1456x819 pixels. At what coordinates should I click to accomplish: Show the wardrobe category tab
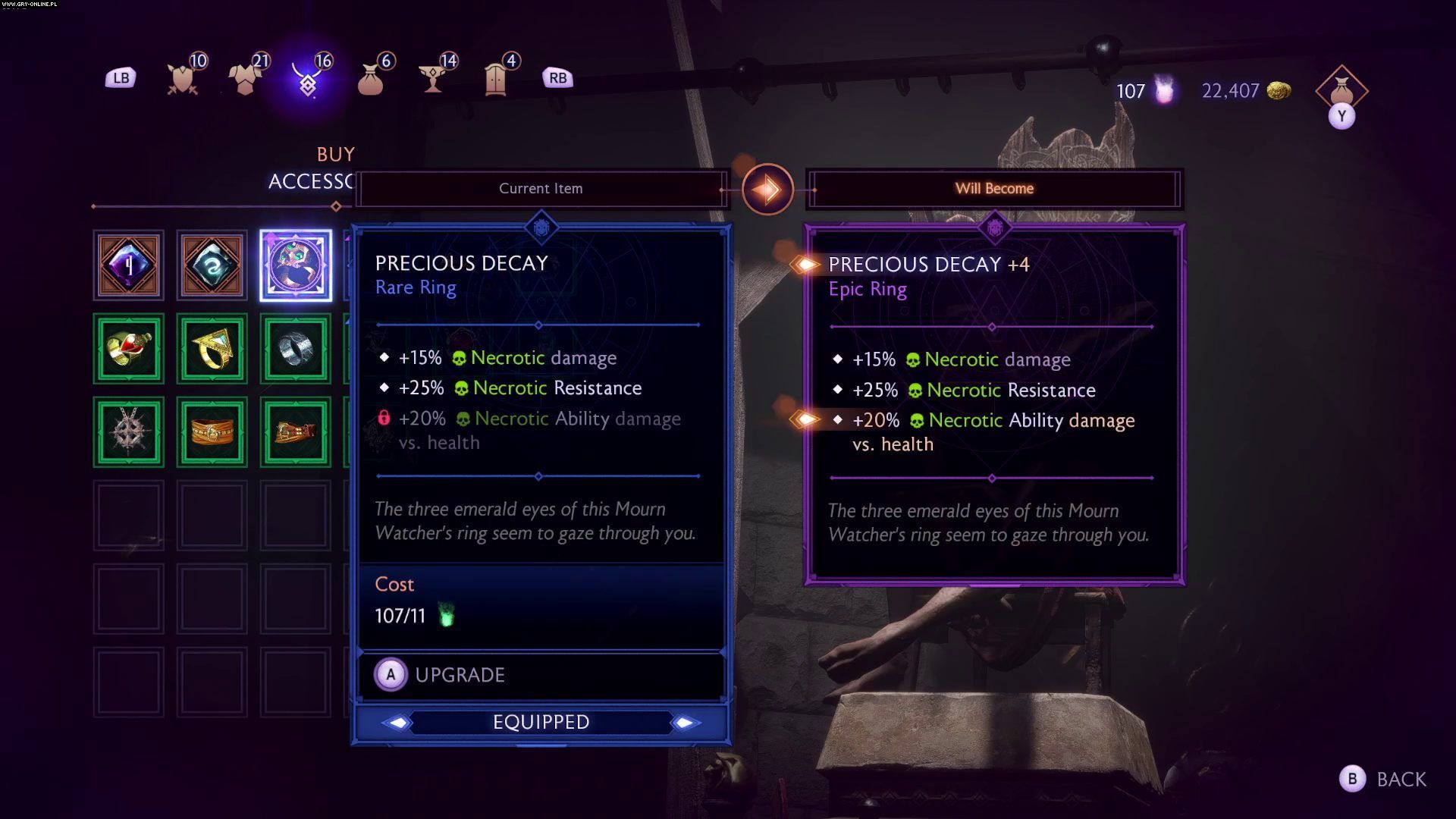tap(496, 78)
